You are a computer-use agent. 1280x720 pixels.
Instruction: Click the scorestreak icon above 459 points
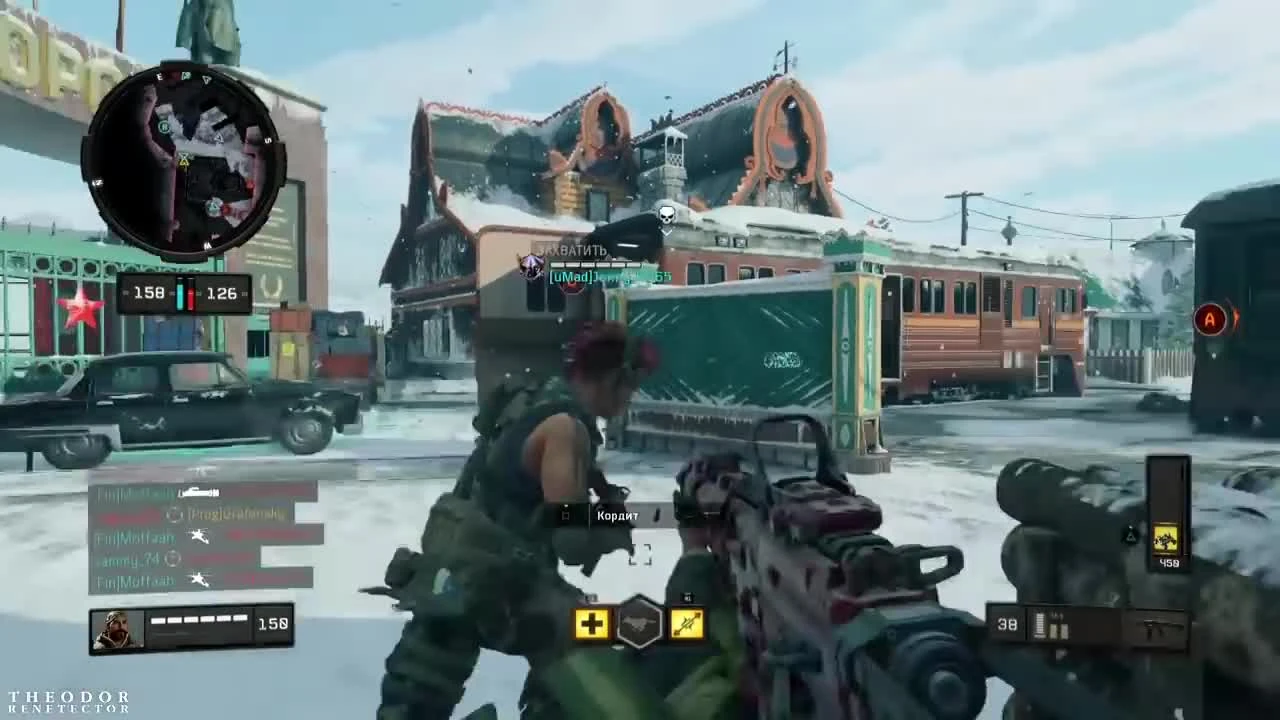coord(1164,538)
